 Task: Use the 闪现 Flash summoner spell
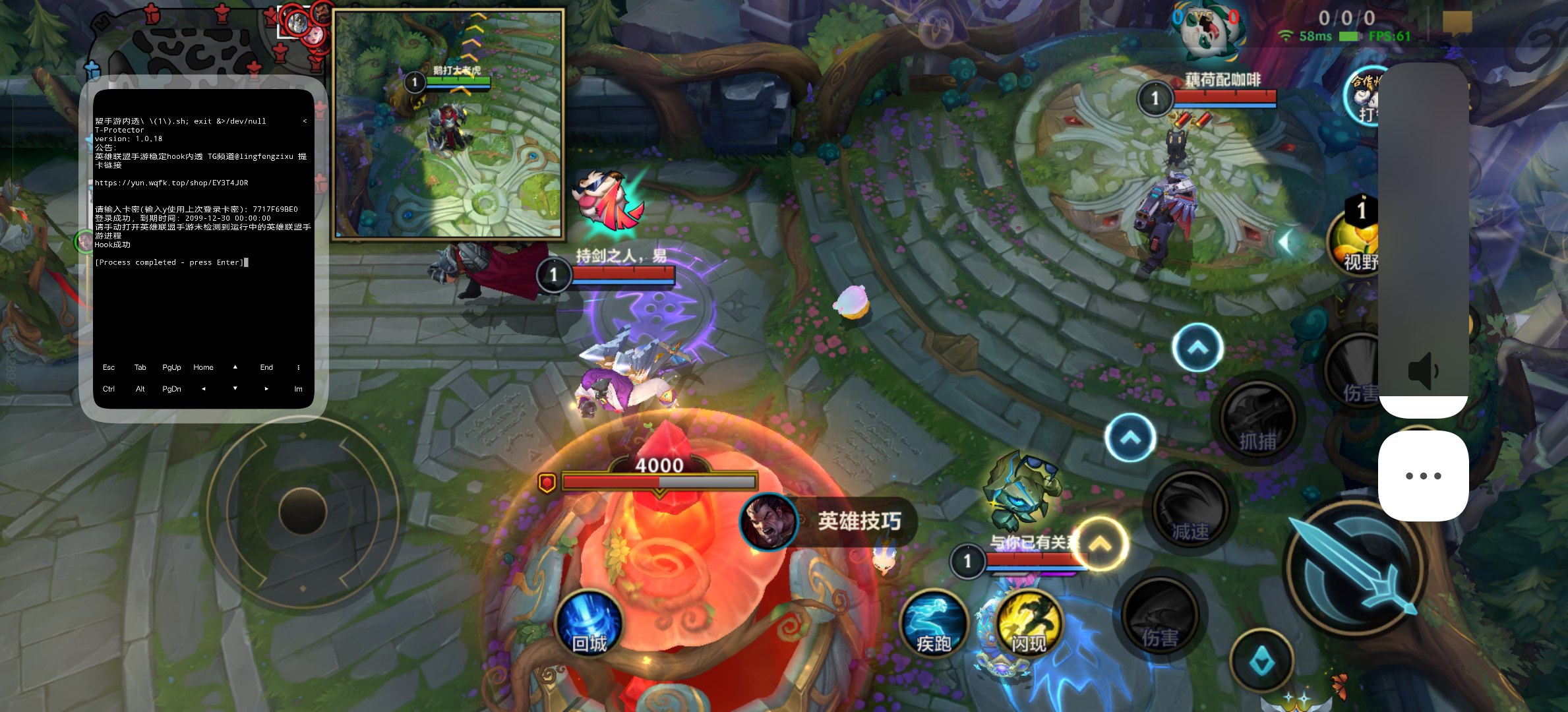1029,624
